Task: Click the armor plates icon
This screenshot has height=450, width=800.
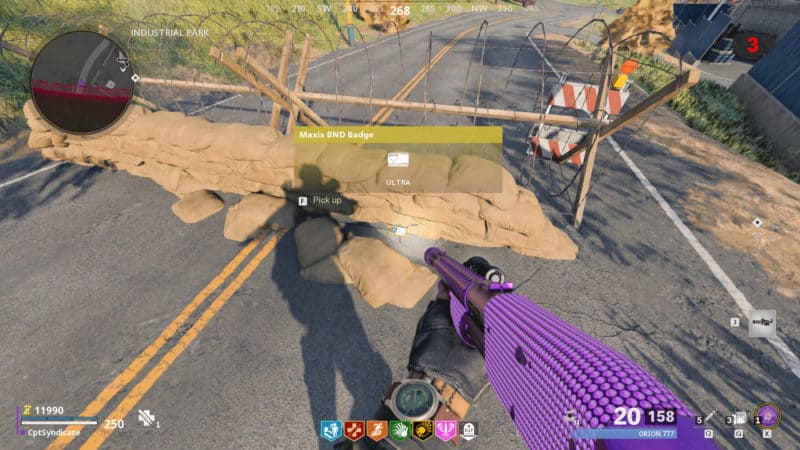Action: 147,419
